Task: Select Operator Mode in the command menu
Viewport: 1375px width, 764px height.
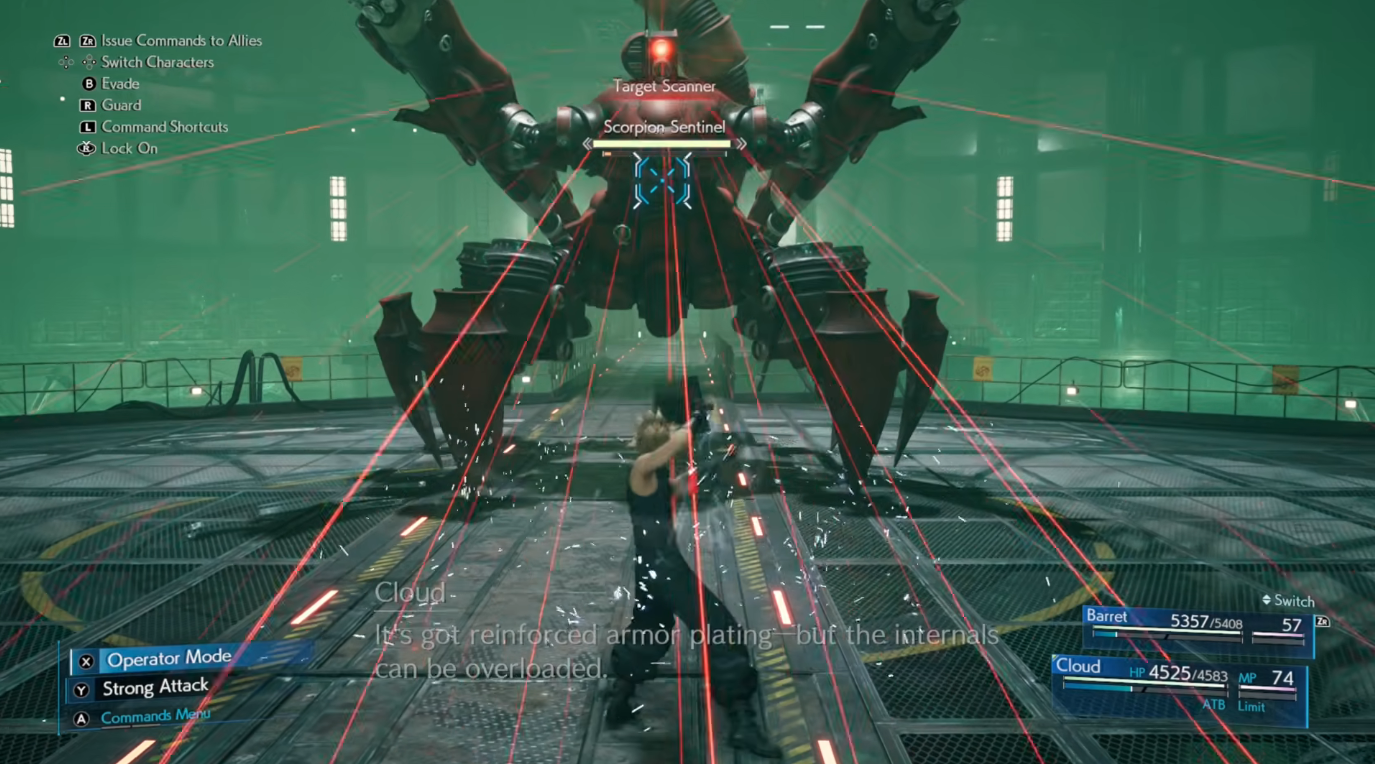Action: coord(169,659)
